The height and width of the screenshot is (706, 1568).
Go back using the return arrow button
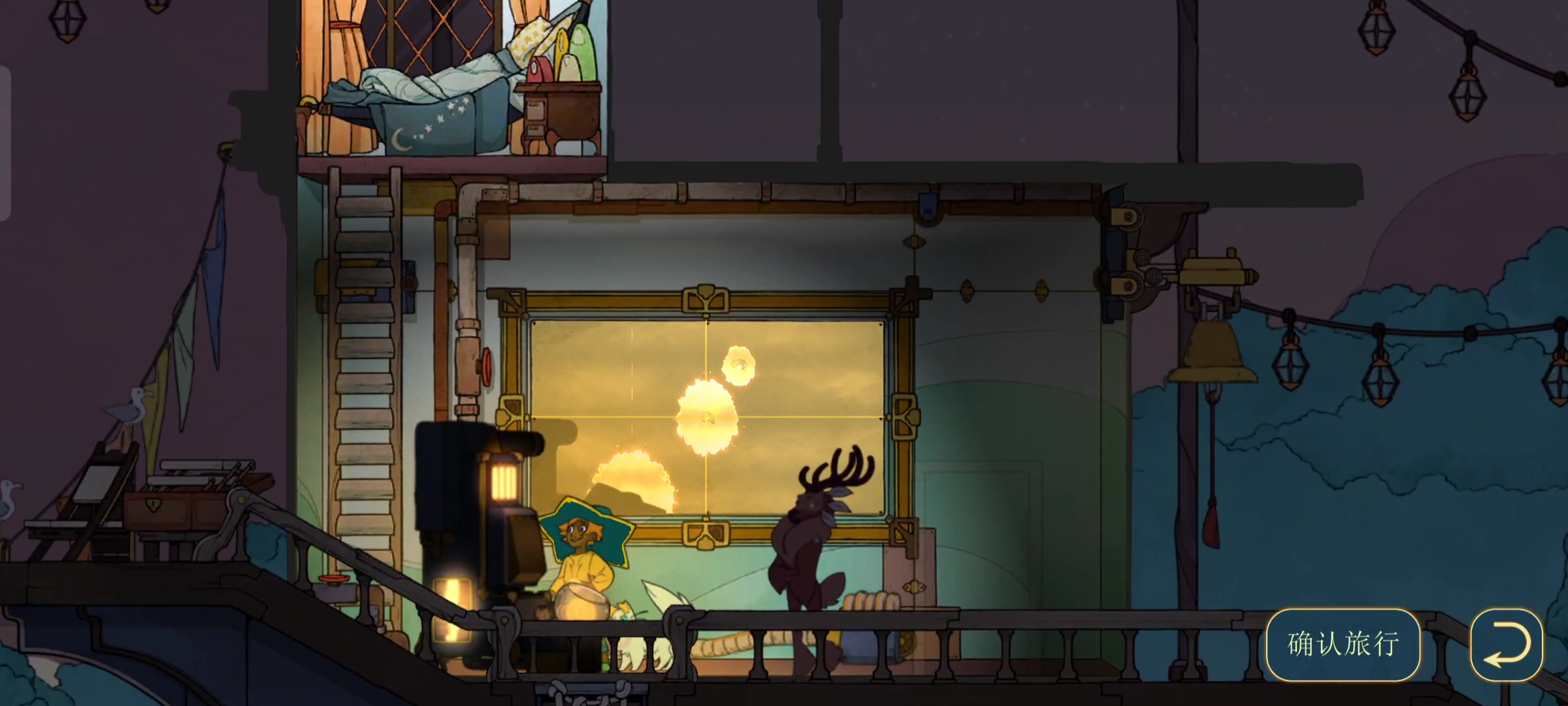pyautogui.click(x=1506, y=645)
